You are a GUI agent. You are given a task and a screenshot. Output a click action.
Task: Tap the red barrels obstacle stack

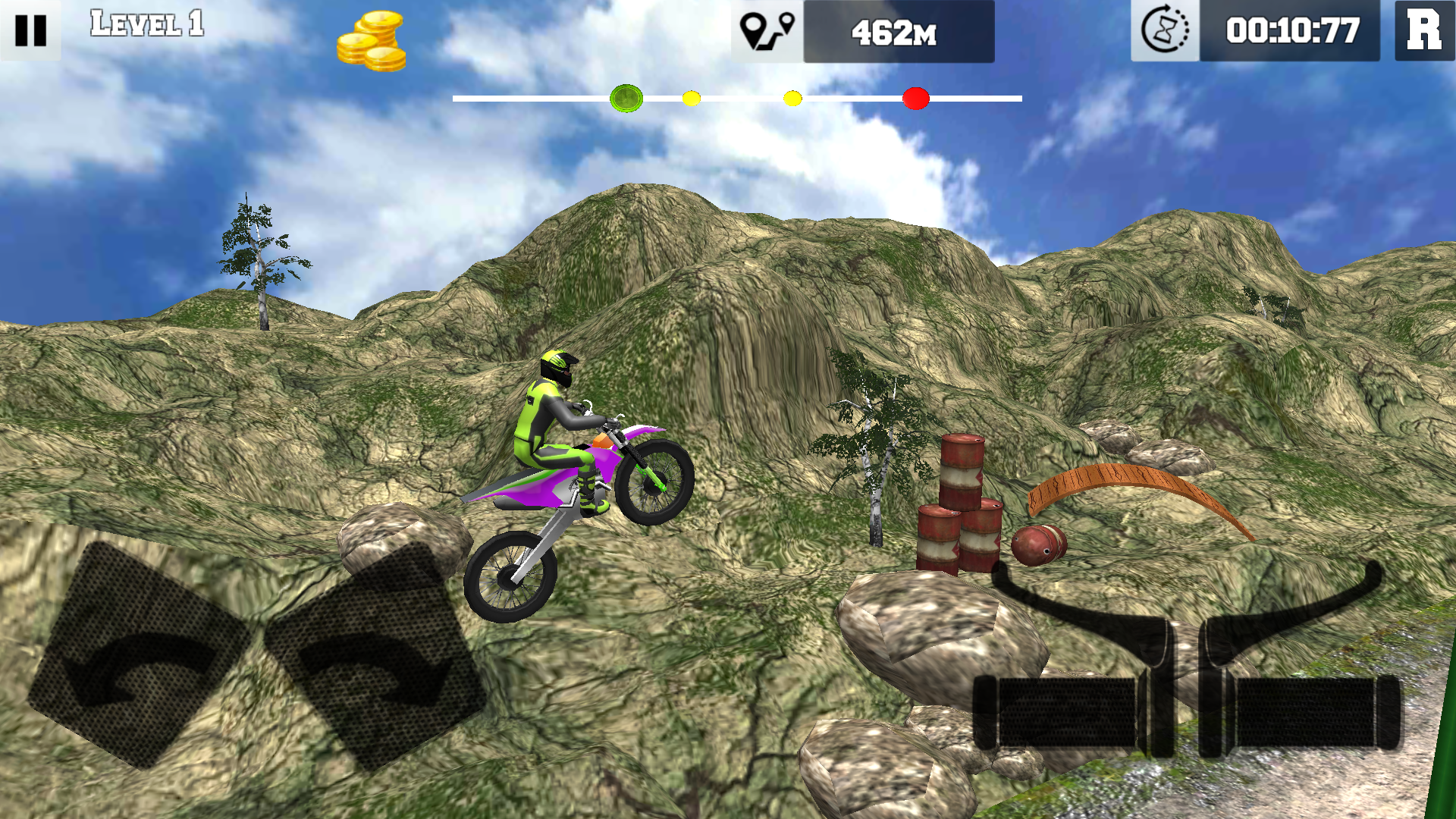959,504
